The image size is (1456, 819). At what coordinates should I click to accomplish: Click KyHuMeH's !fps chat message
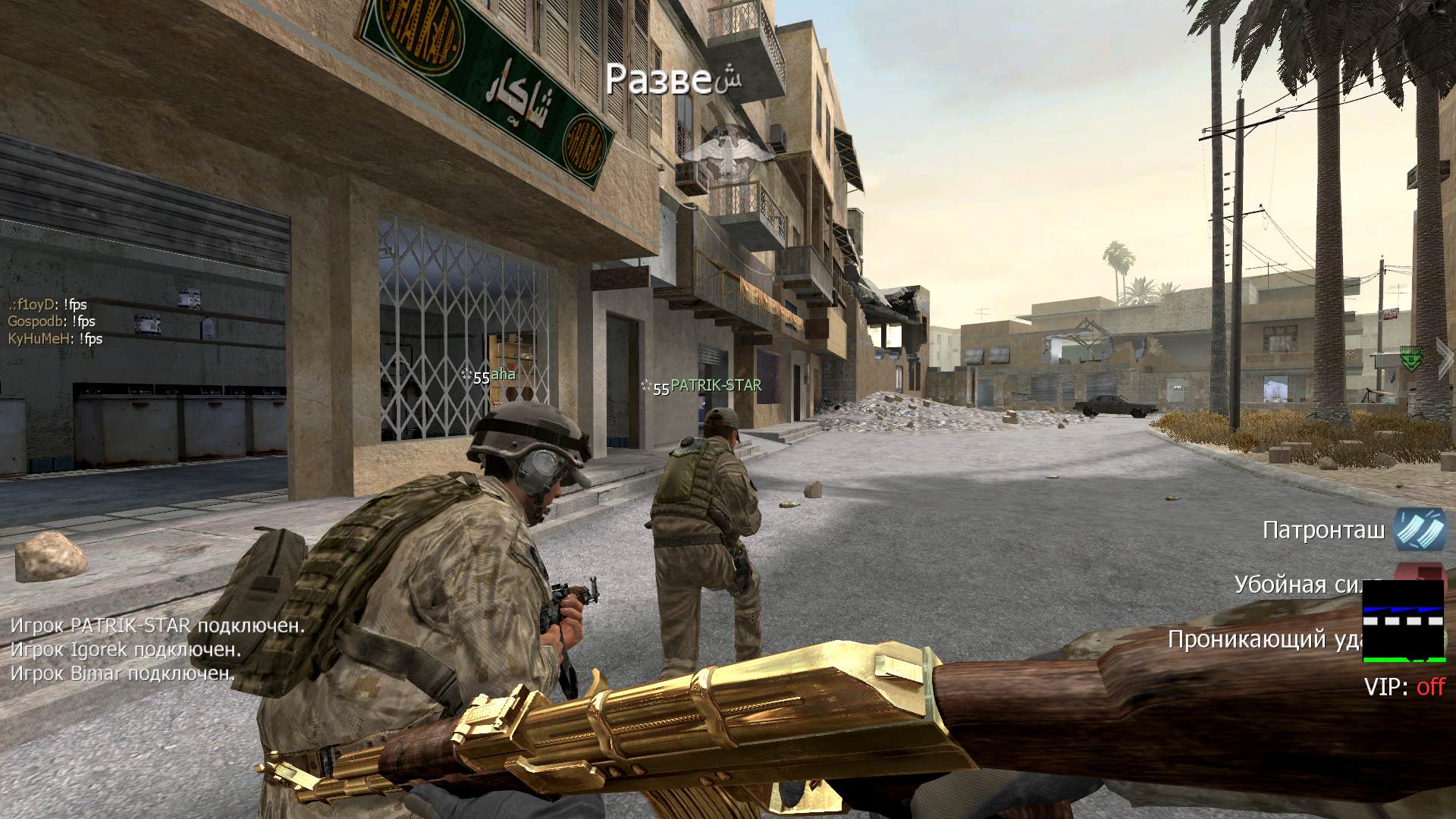55,339
